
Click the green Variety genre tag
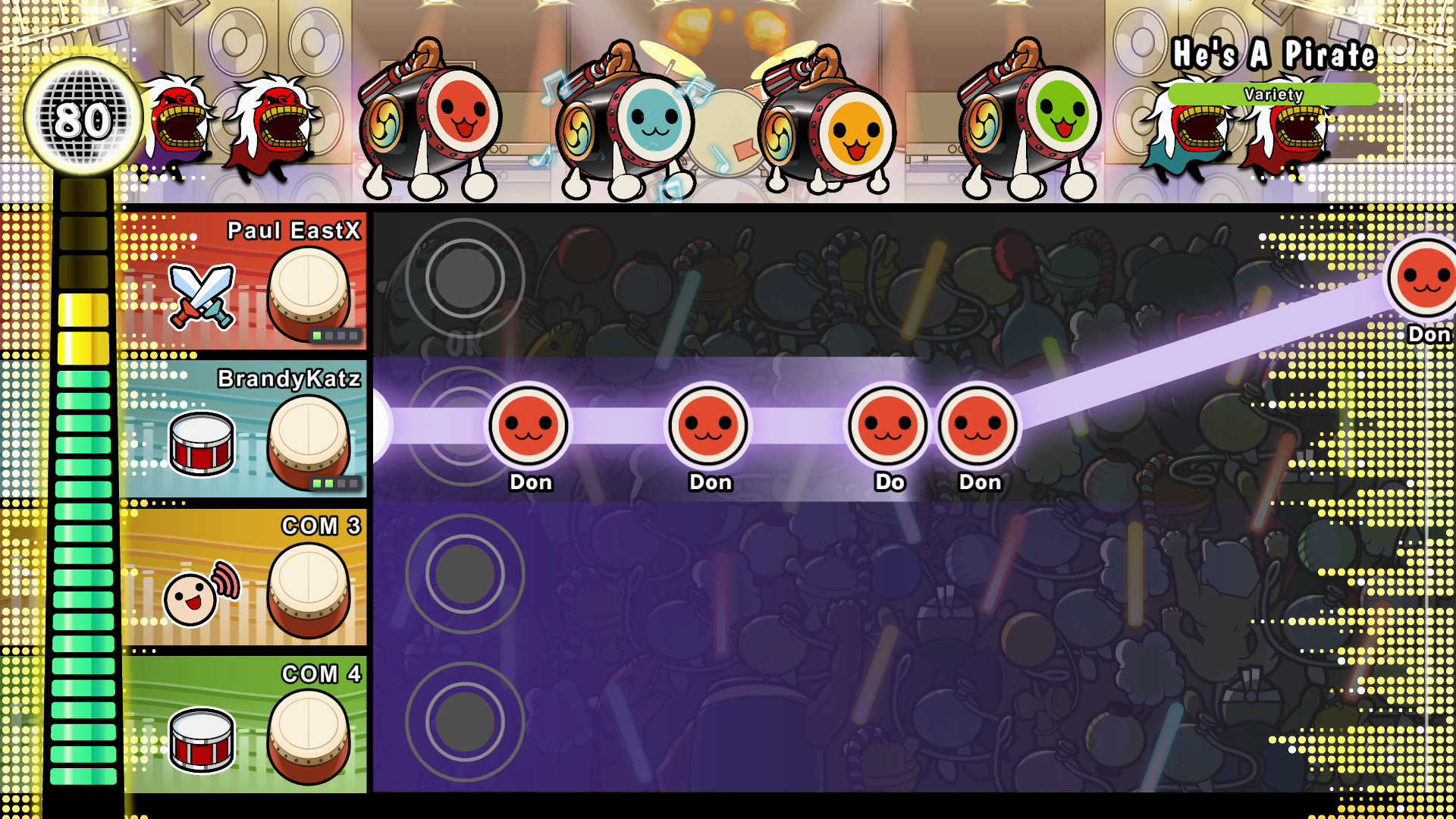(1273, 95)
